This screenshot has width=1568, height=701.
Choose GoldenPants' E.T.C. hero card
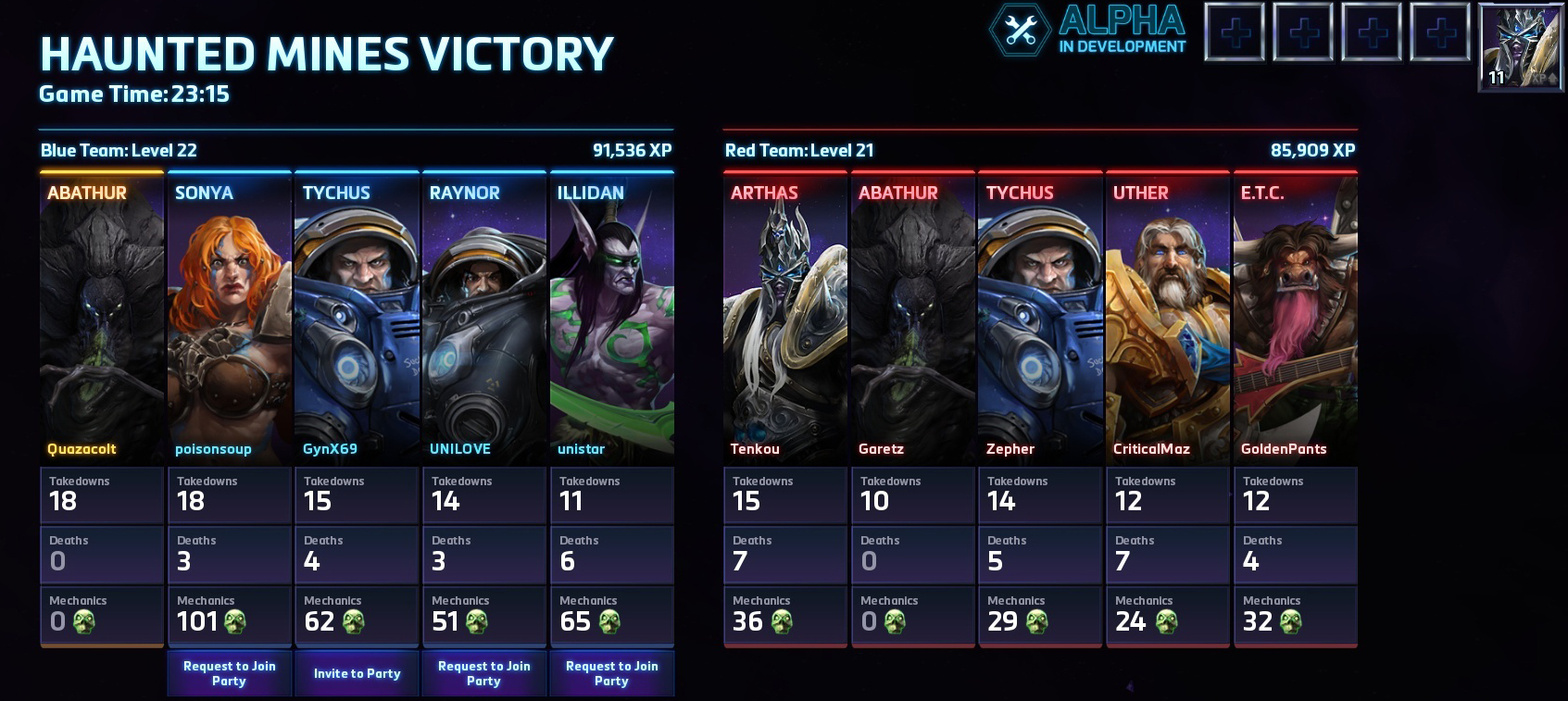(1295, 319)
